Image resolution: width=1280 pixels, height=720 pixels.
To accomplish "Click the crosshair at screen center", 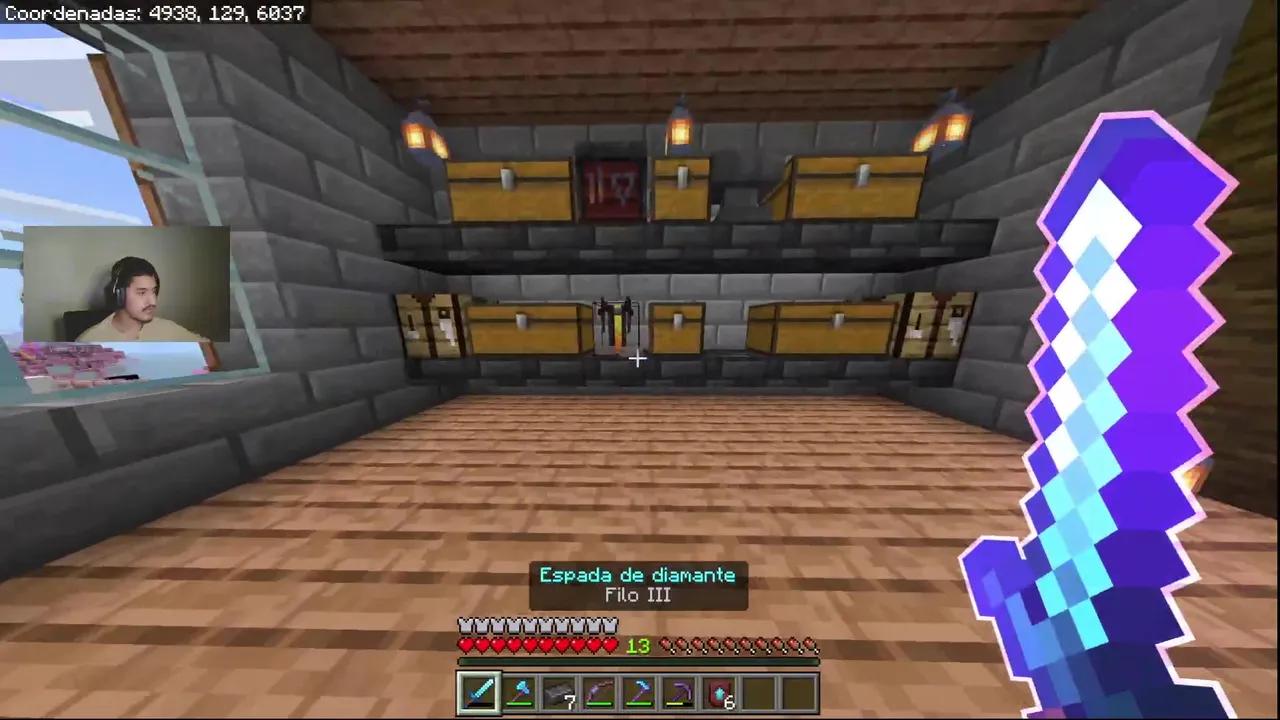I will [x=638, y=358].
